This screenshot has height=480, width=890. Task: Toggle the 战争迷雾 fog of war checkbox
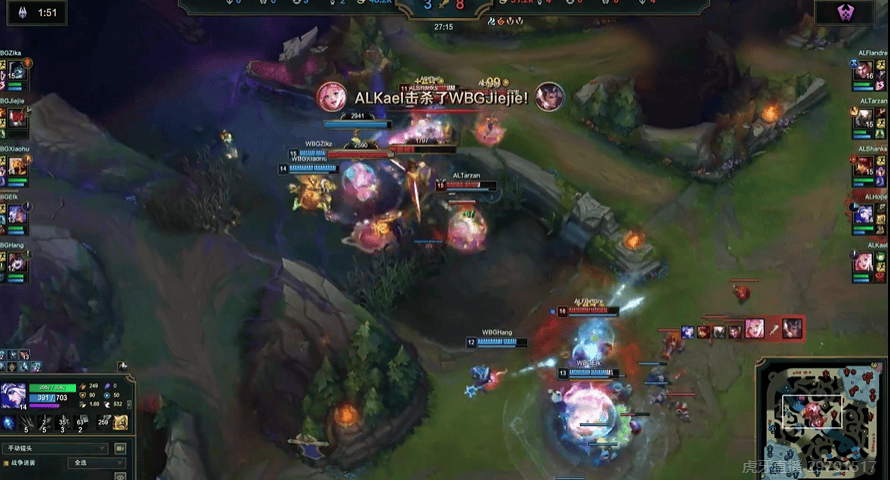(x=6, y=463)
